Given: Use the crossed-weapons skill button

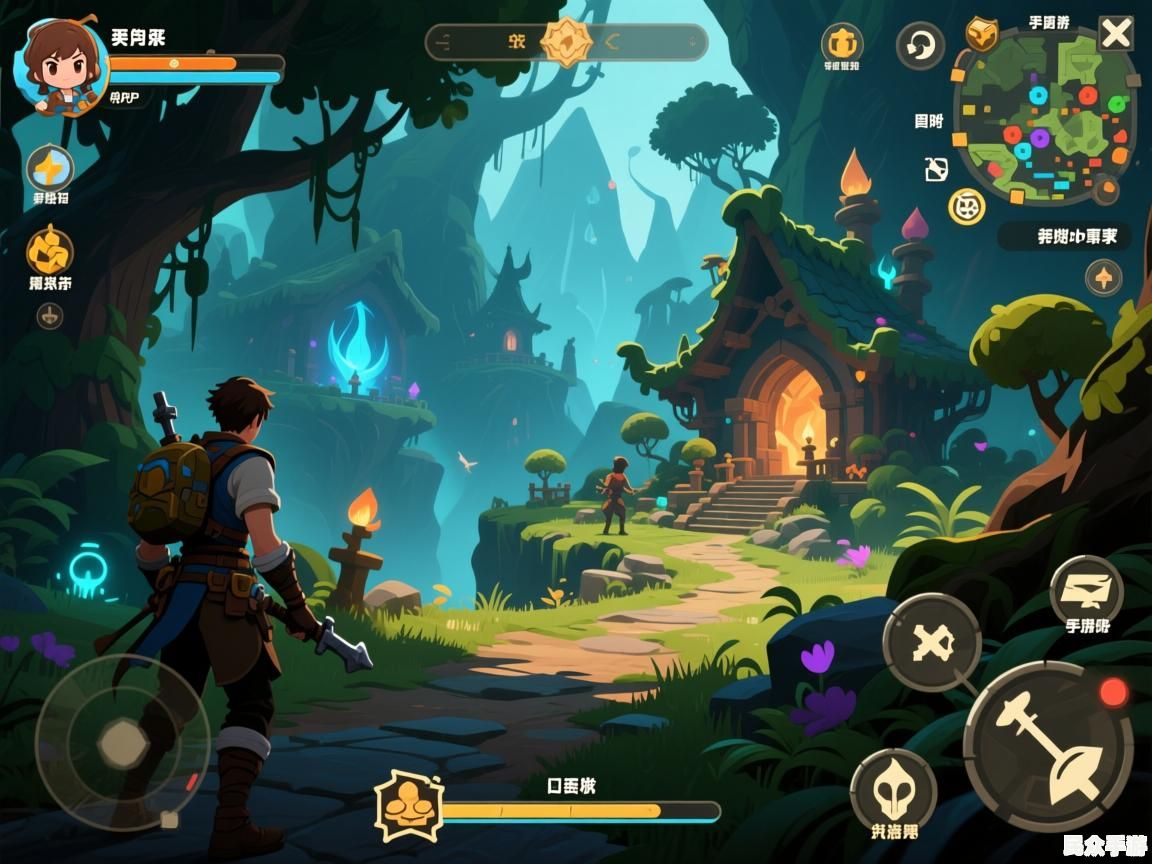Looking at the screenshot, I should 932,641.
